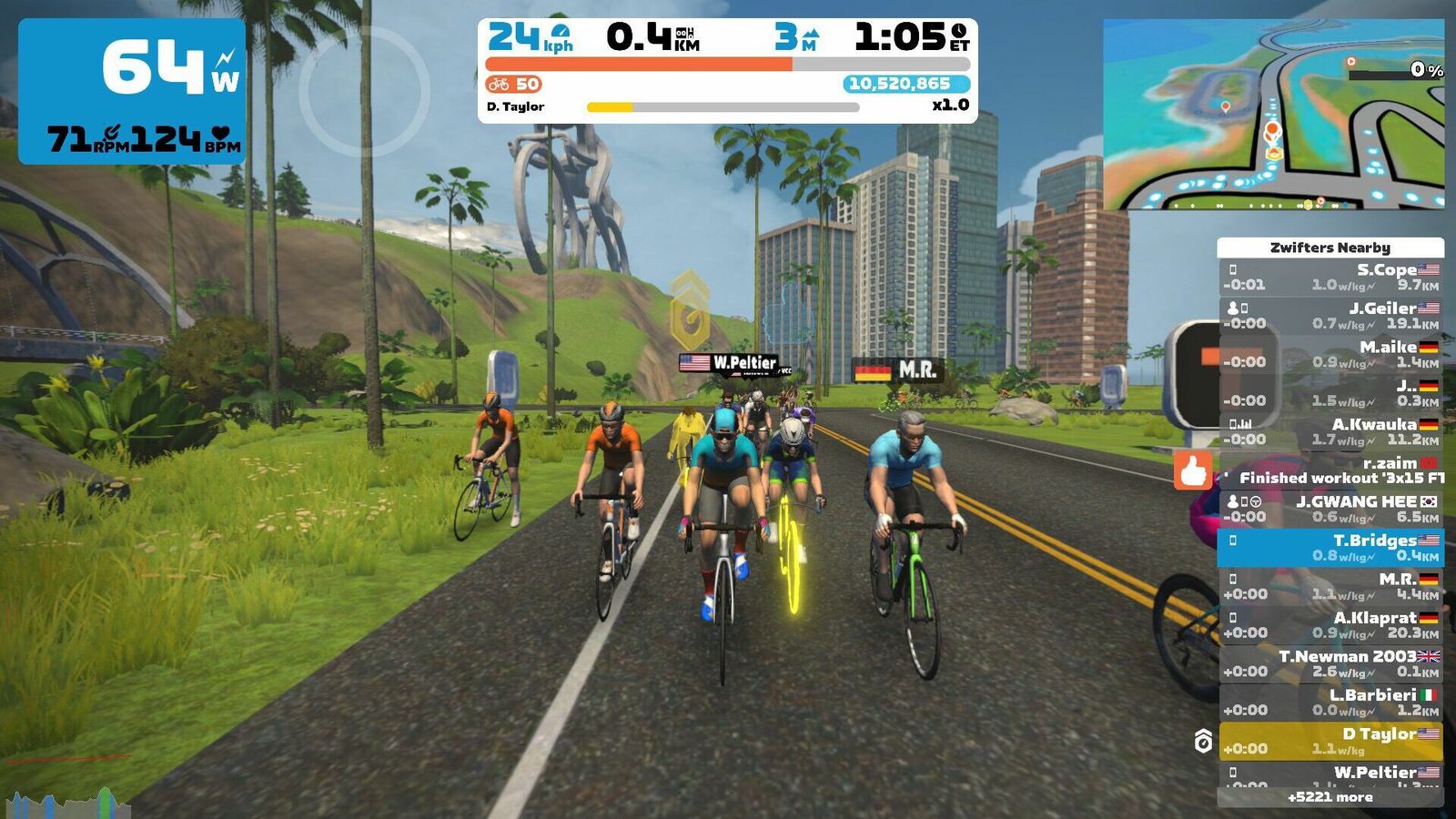Click the rider level 50 badge
1456x819 pixels.
[514, 85]
